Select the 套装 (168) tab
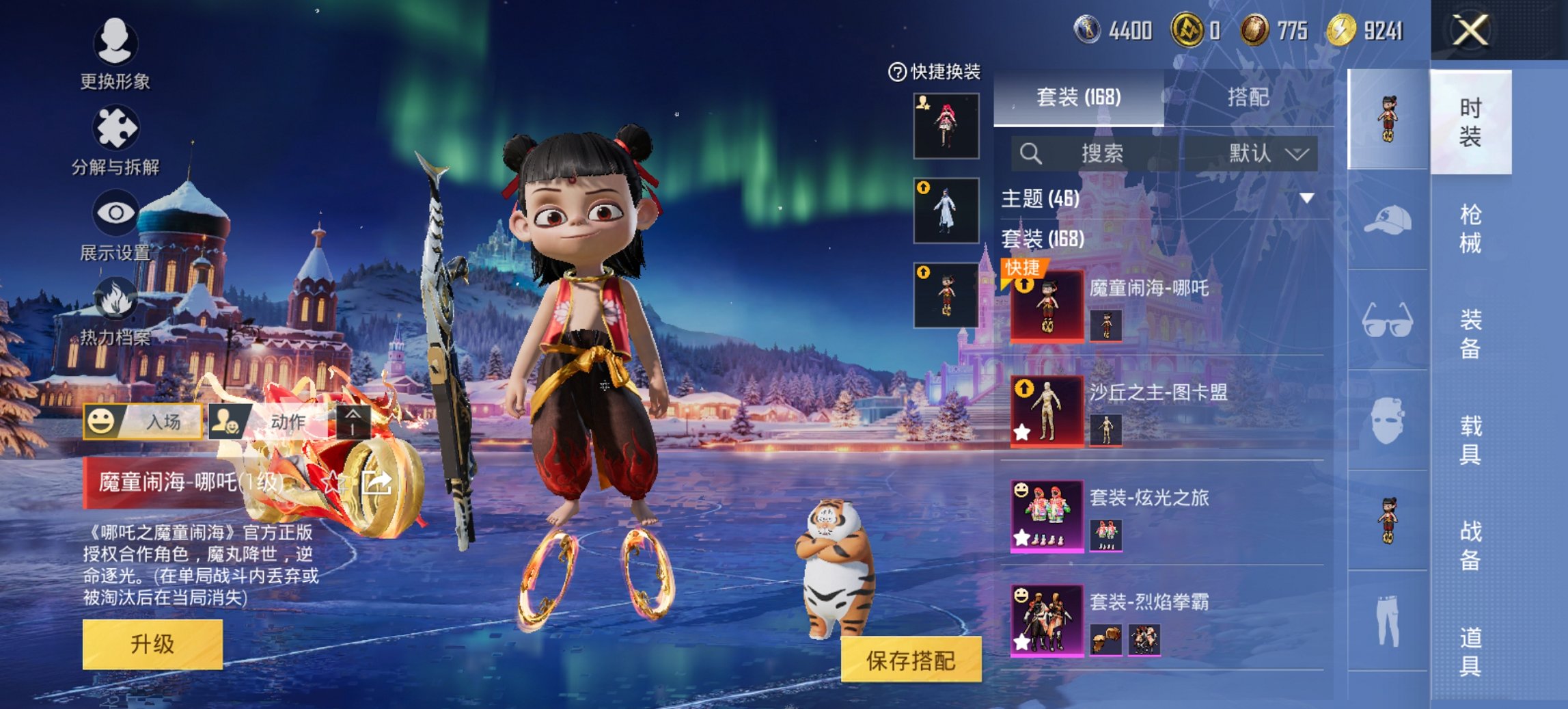 (1078, 97)
